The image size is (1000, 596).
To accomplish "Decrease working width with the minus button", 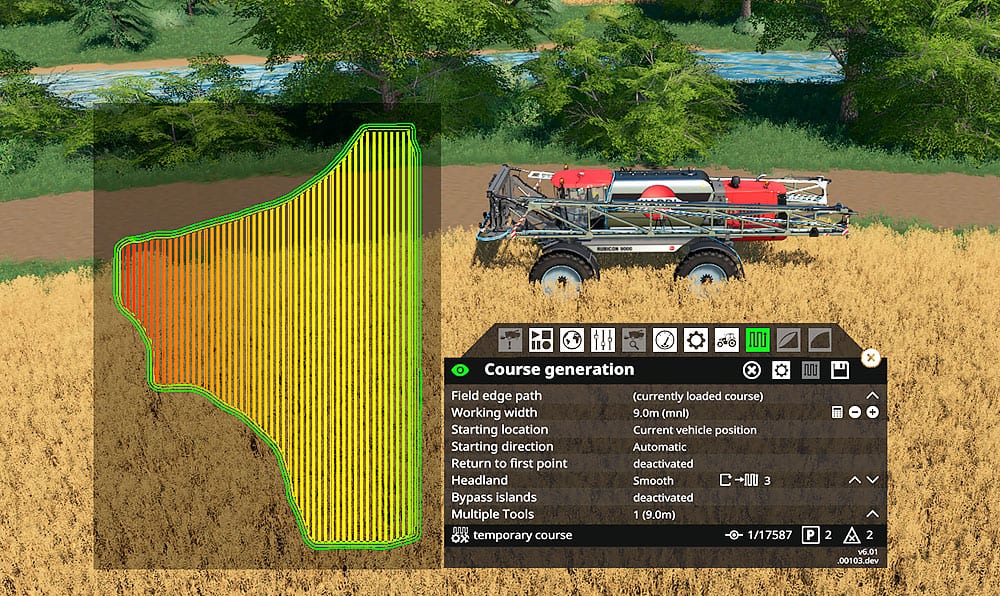I will click(855, 413).
